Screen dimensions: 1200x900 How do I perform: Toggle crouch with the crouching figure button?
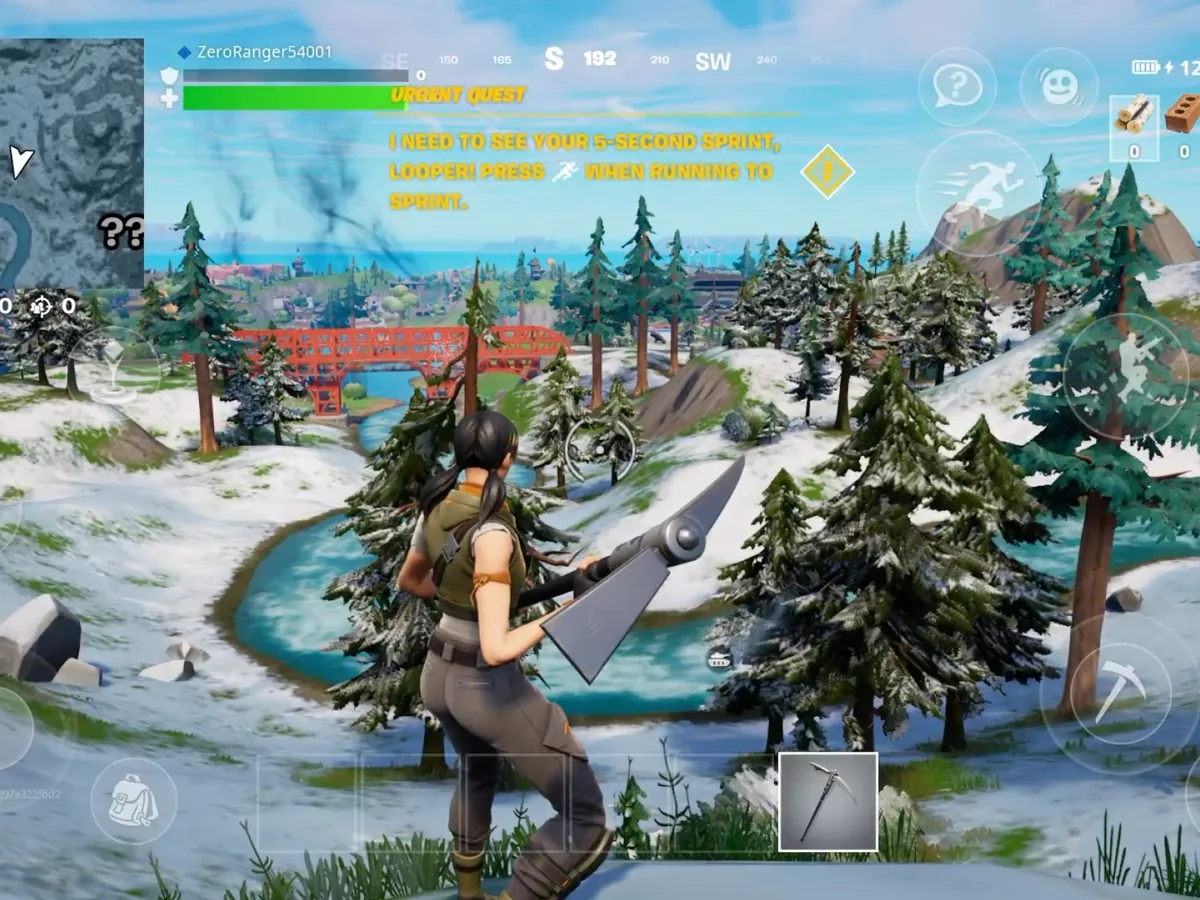click(x=1125, y=375)
